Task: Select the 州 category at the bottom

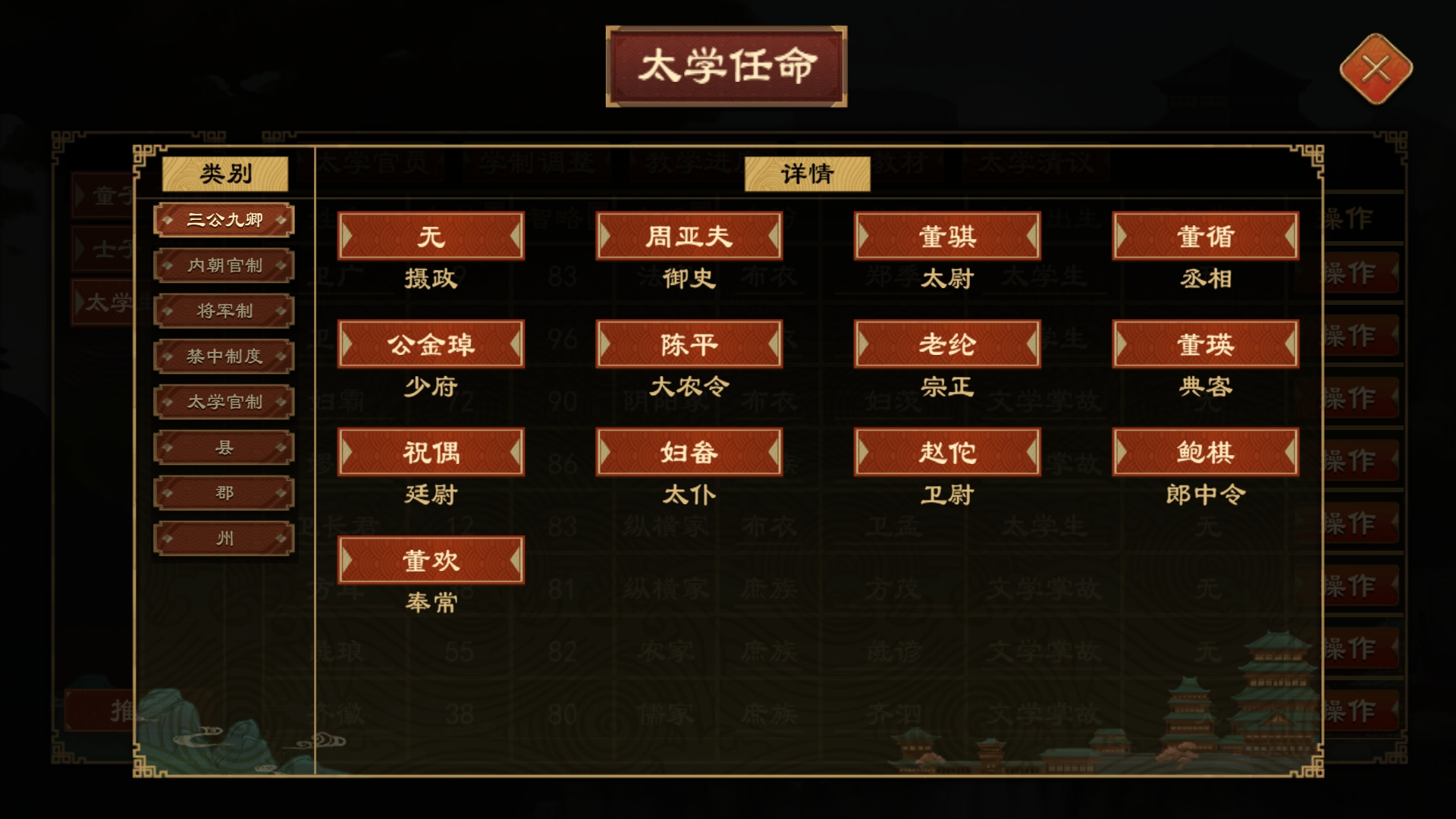Action: tap(224, 538)
